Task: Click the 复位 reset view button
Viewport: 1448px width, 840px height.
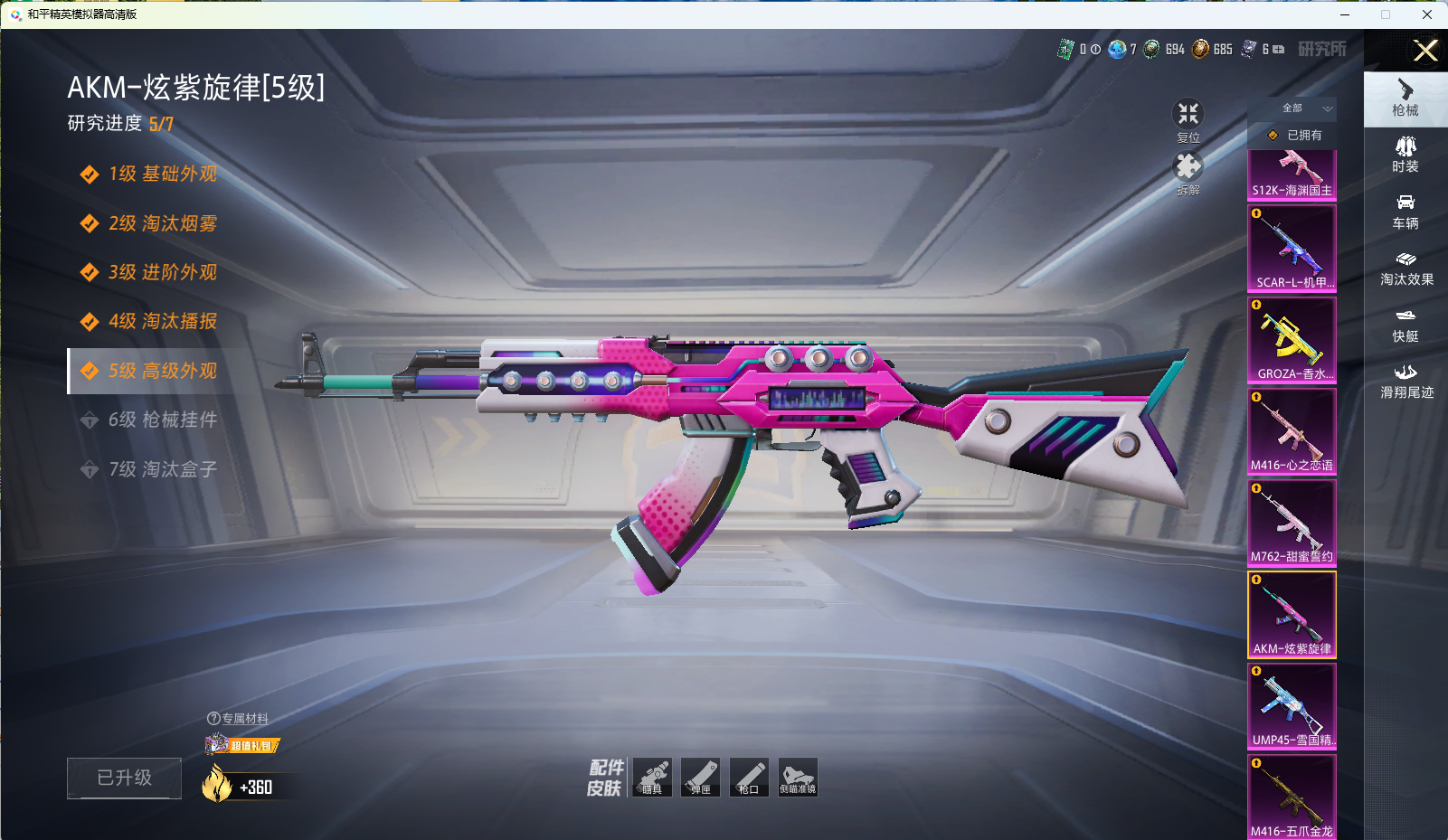Action: tap(1188, 118)
